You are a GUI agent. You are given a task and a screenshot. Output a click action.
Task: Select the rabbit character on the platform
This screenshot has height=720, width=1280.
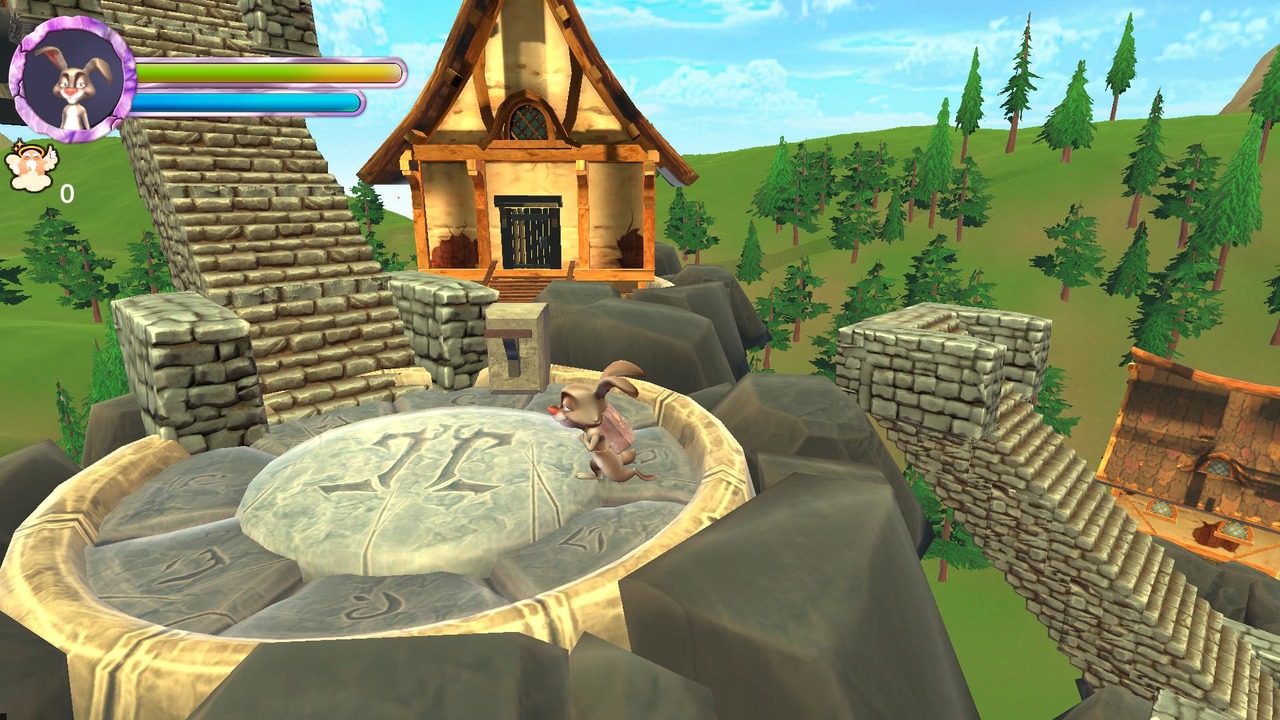600,430
